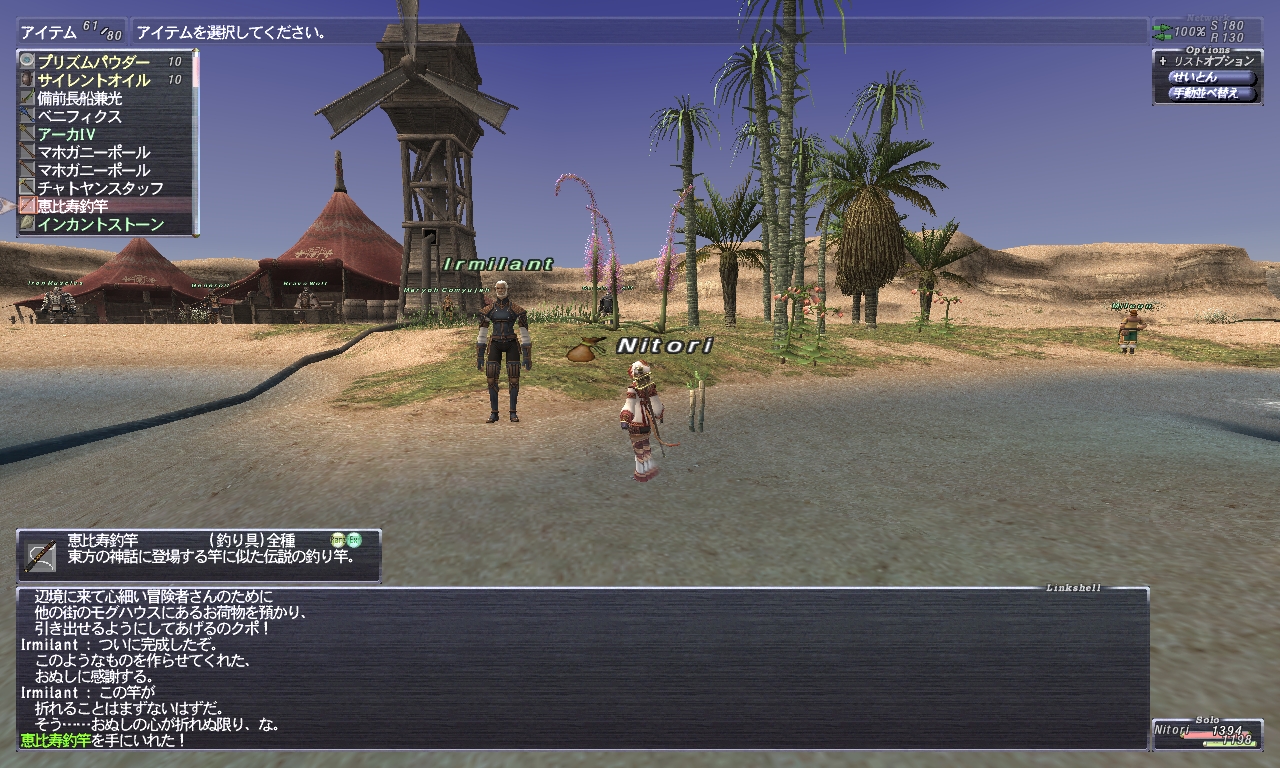Expand the リストオプション list options

[1211, 61]
